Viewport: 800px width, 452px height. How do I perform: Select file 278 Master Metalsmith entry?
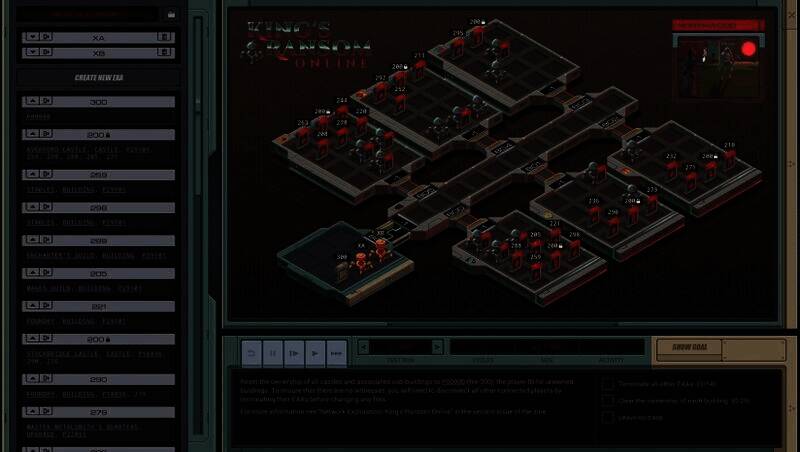(x=98, y=412)
